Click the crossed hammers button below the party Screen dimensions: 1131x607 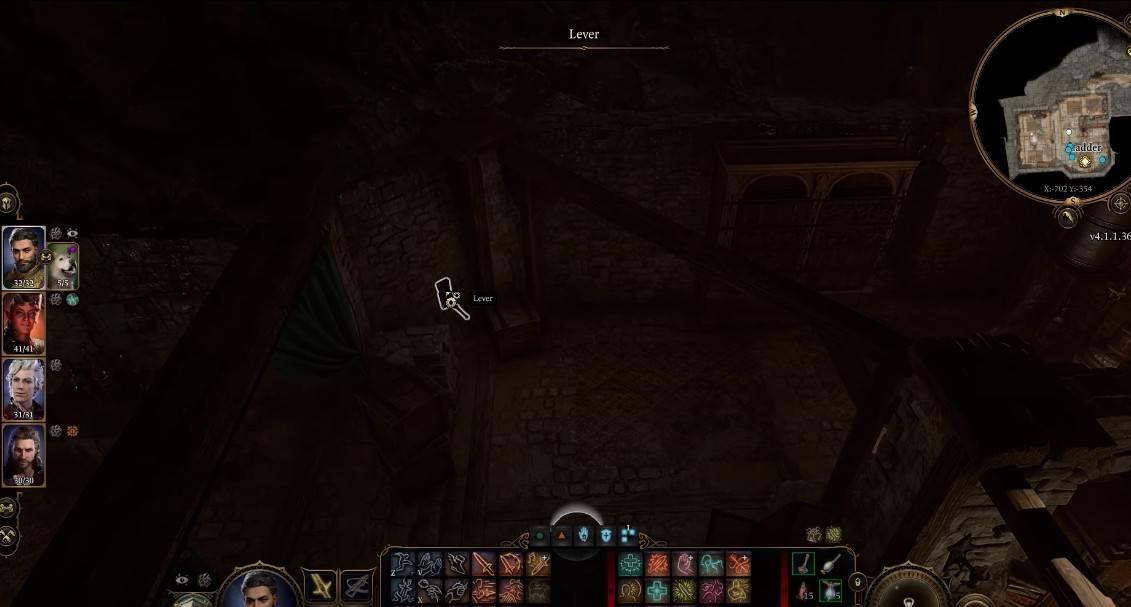click(x=8, y=535)
